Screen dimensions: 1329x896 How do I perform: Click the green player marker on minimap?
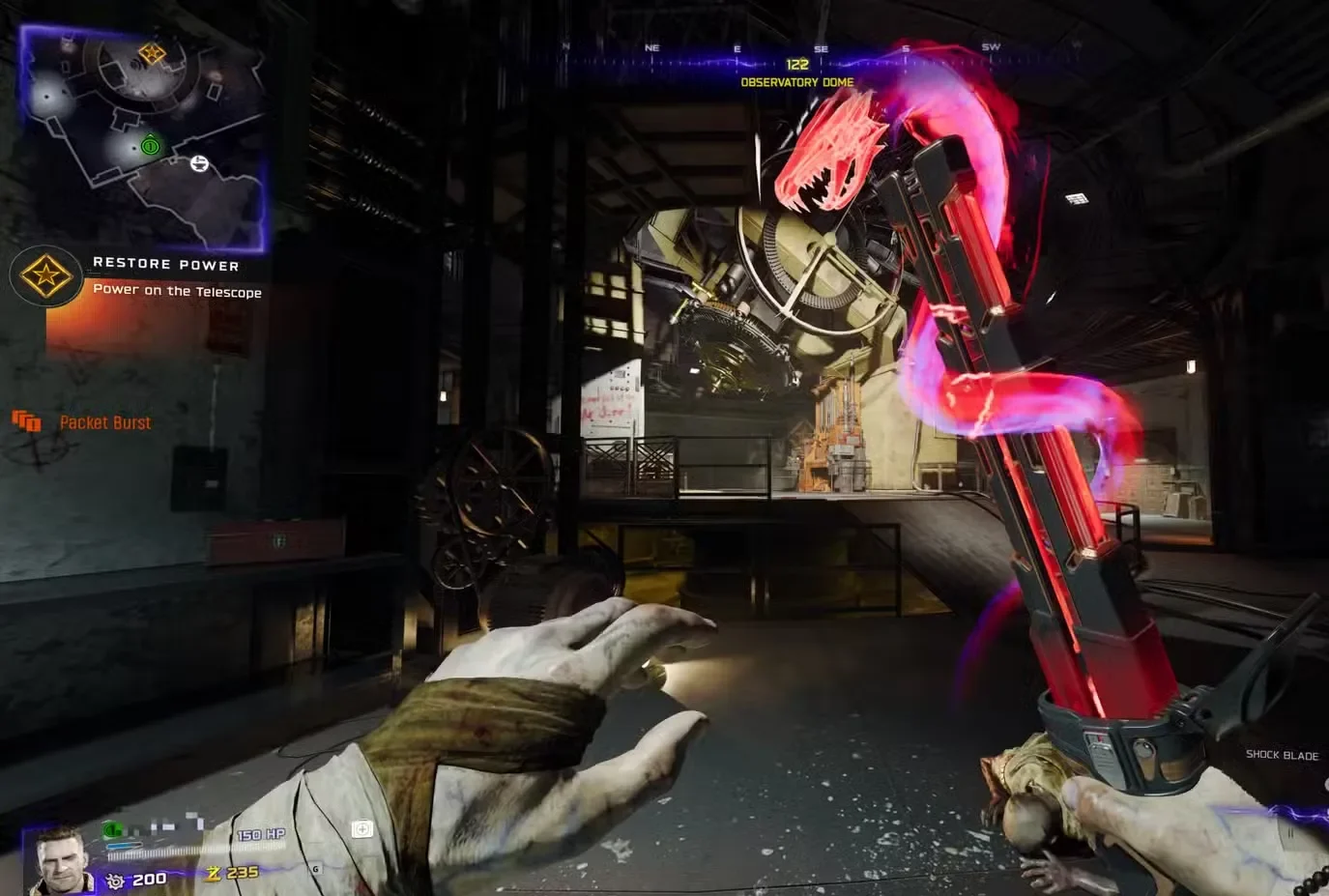point(150,146)
